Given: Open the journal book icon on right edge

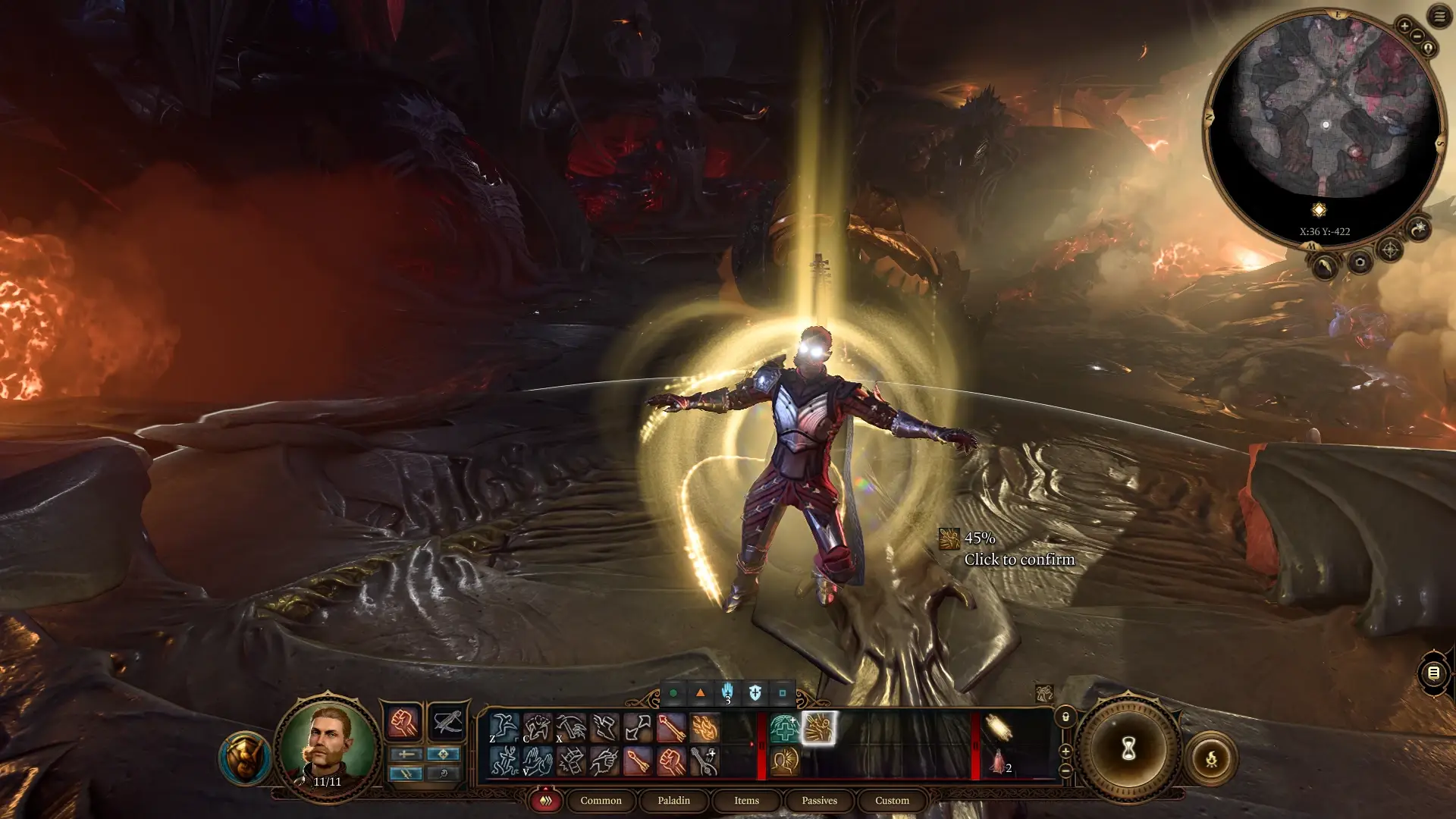Looking at the screenshot, I should 1432,673.
